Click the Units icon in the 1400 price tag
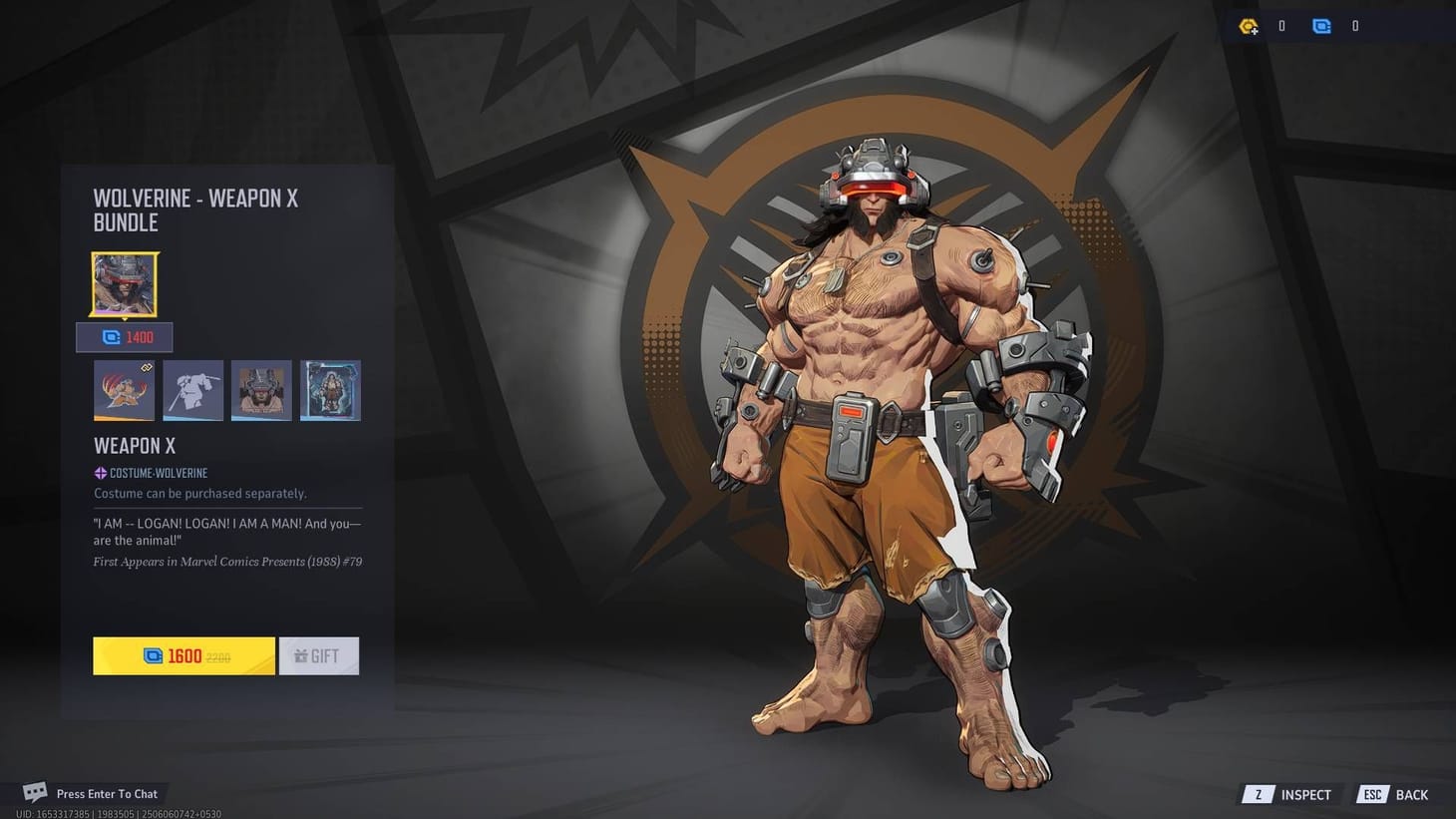The height and width of the screenshot is (819, 1456). tap(111, 337)
